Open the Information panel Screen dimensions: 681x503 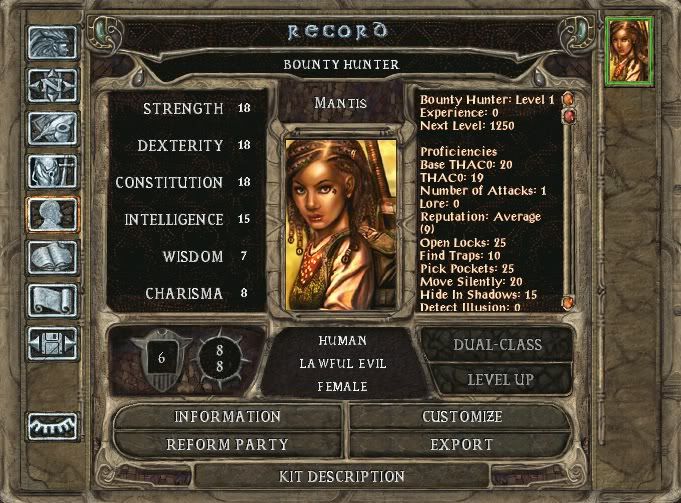228,416
